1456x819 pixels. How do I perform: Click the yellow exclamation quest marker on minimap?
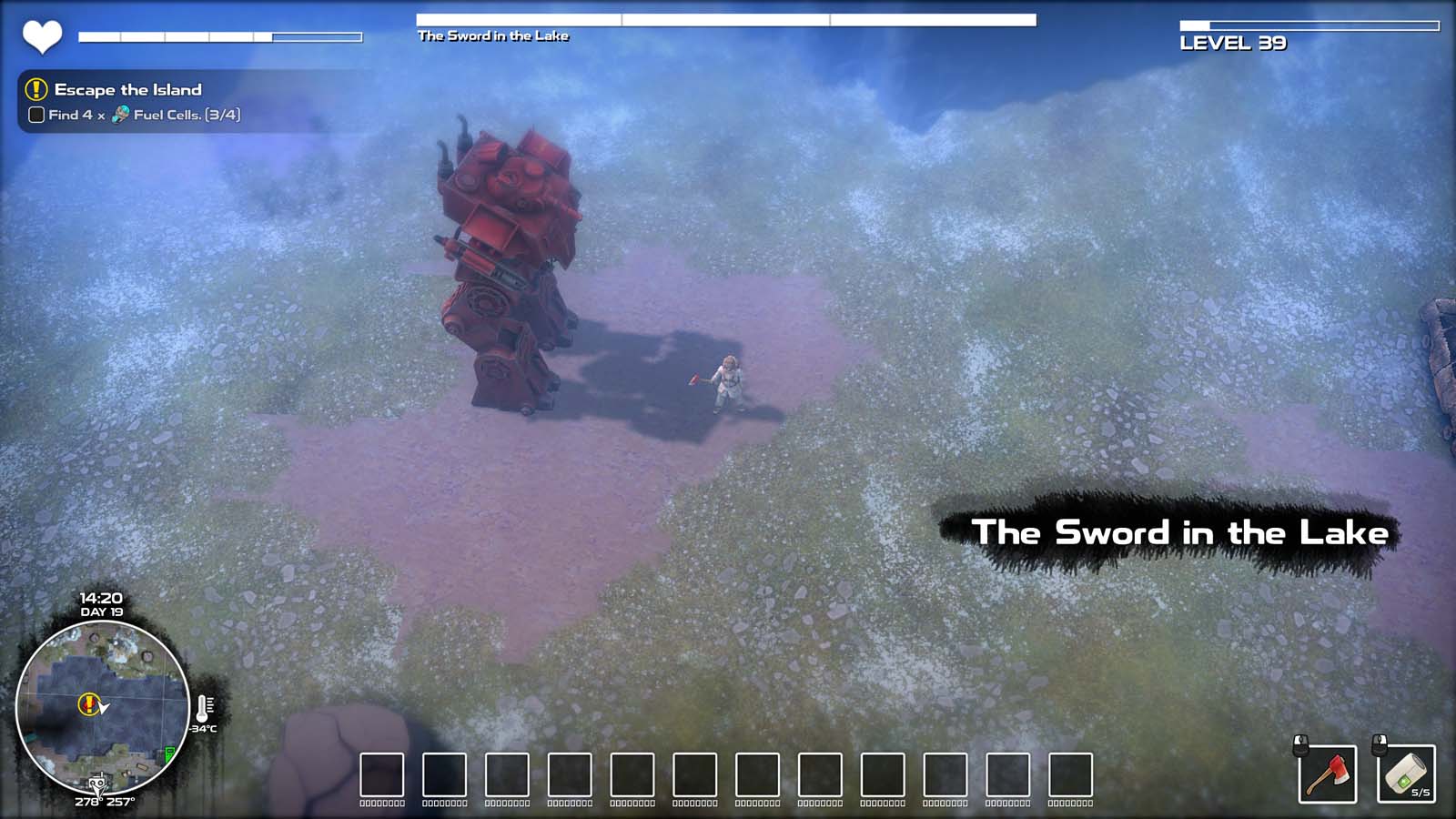[x=87, y=703]
